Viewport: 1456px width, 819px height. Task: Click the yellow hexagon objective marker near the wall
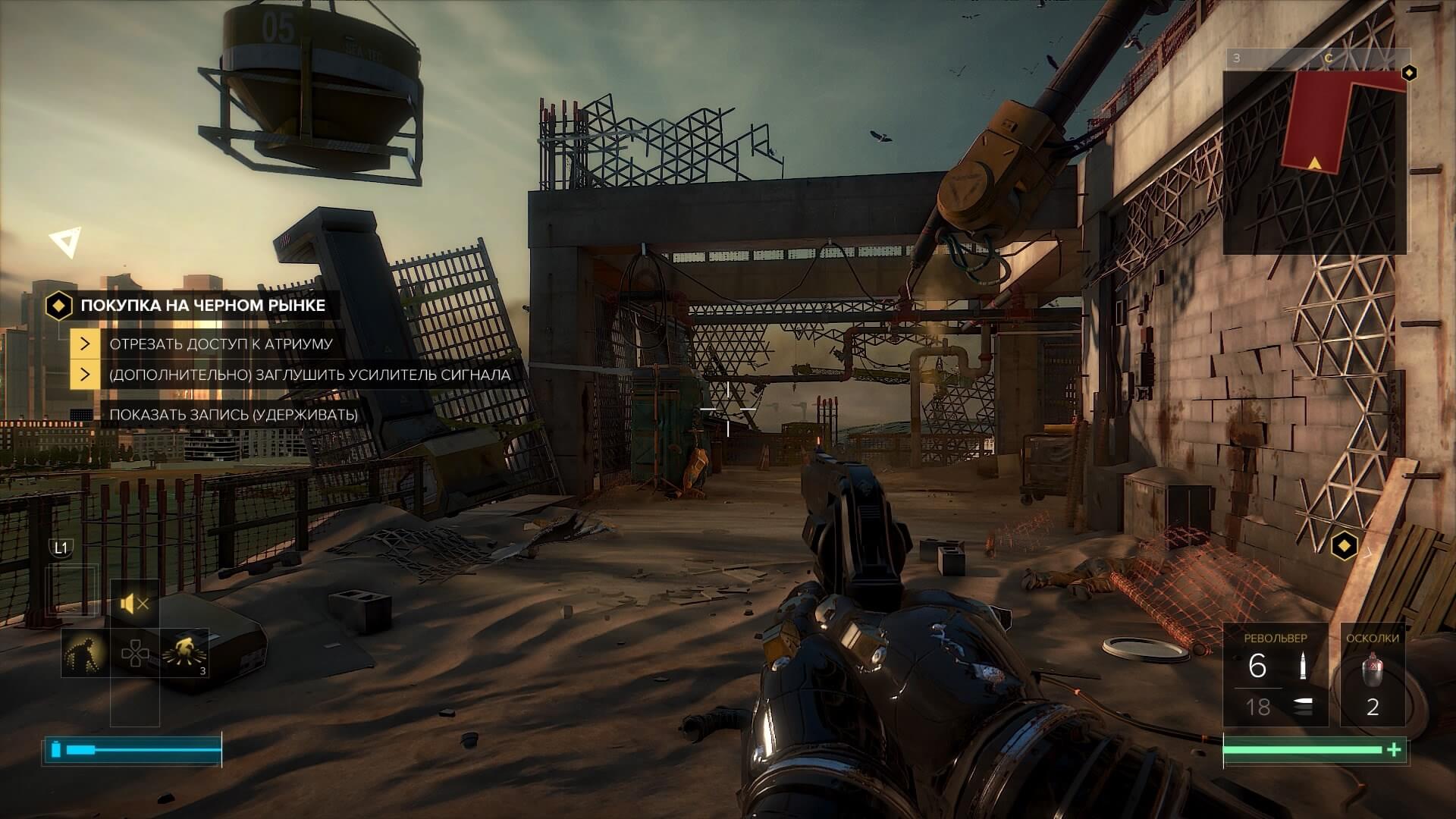1345,544
